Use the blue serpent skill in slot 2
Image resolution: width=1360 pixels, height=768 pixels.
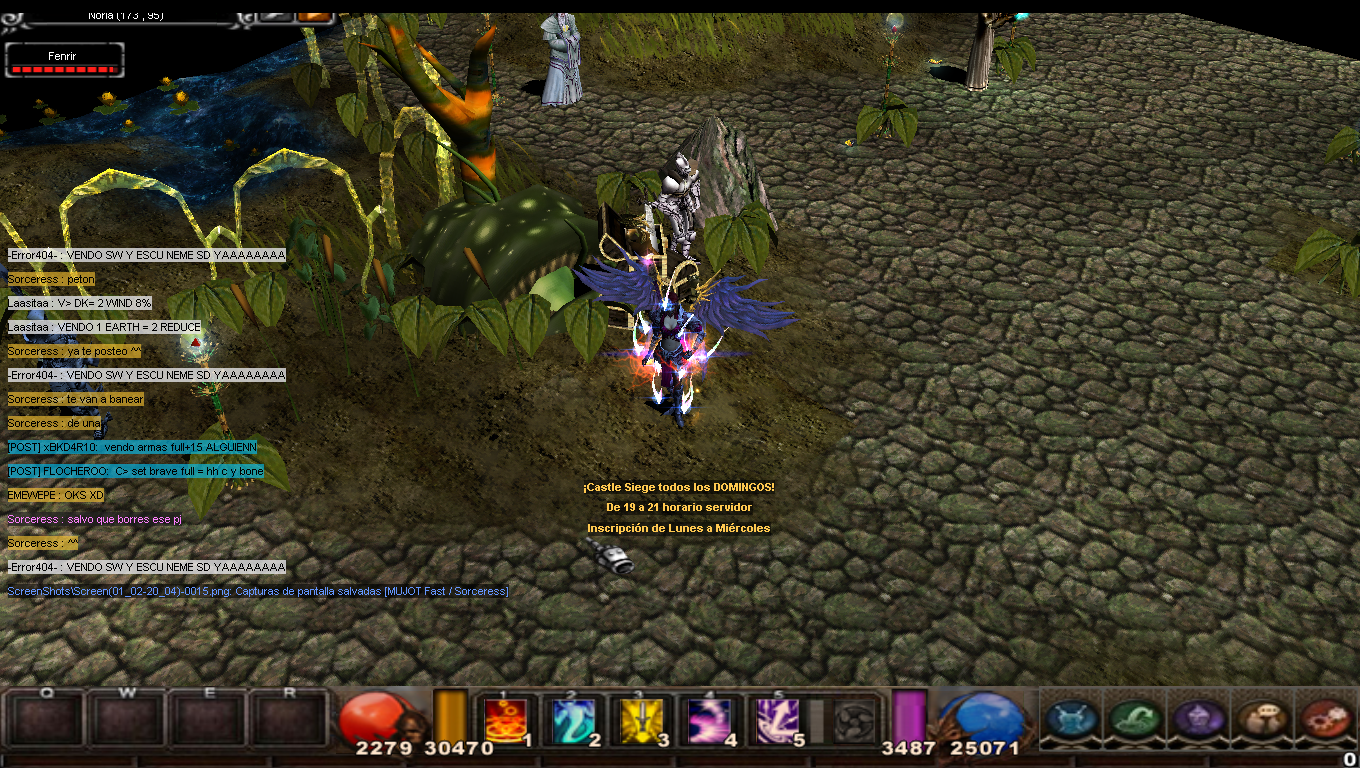[574, 720]
